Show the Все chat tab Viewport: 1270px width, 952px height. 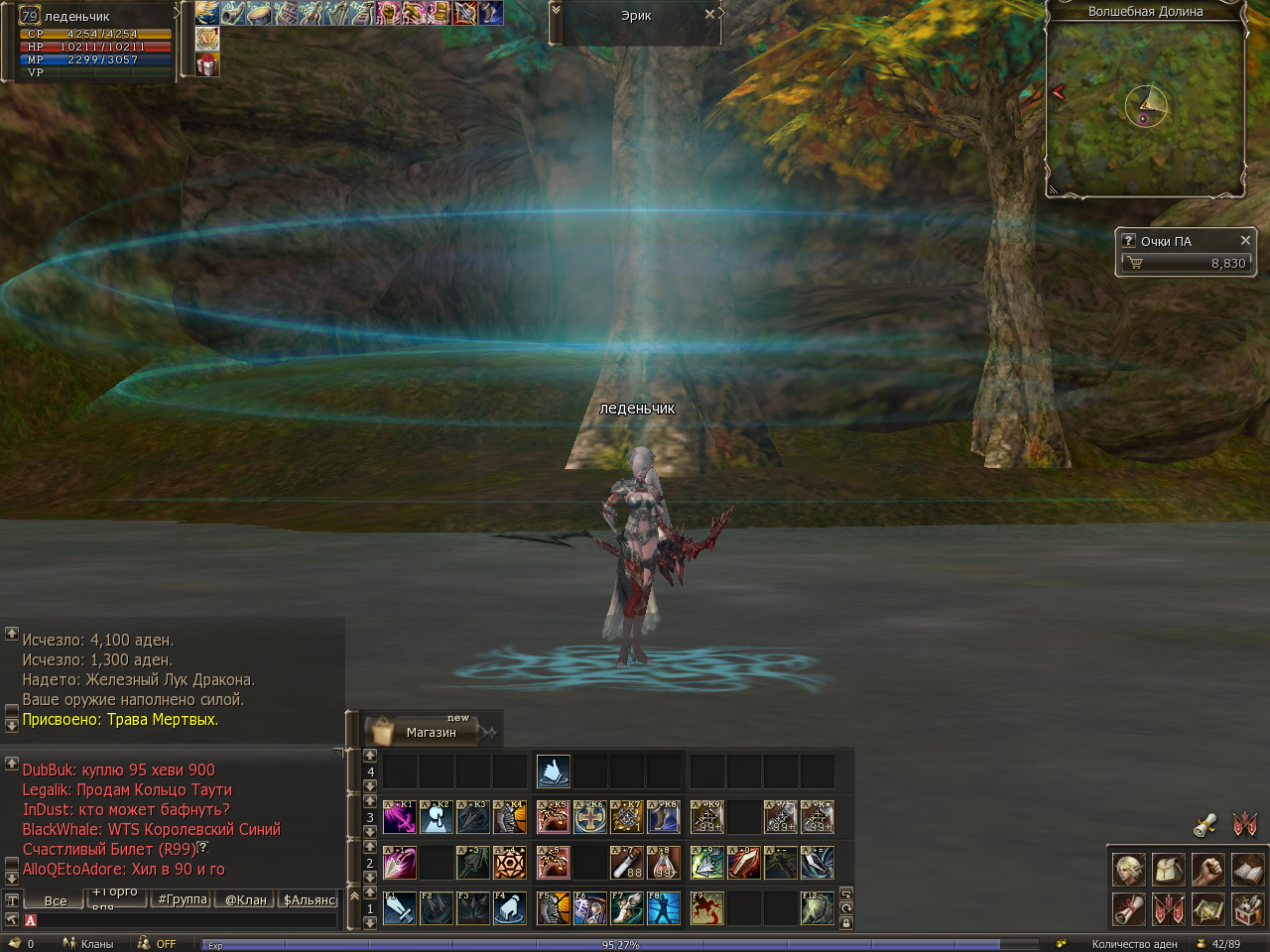[56, 900]
